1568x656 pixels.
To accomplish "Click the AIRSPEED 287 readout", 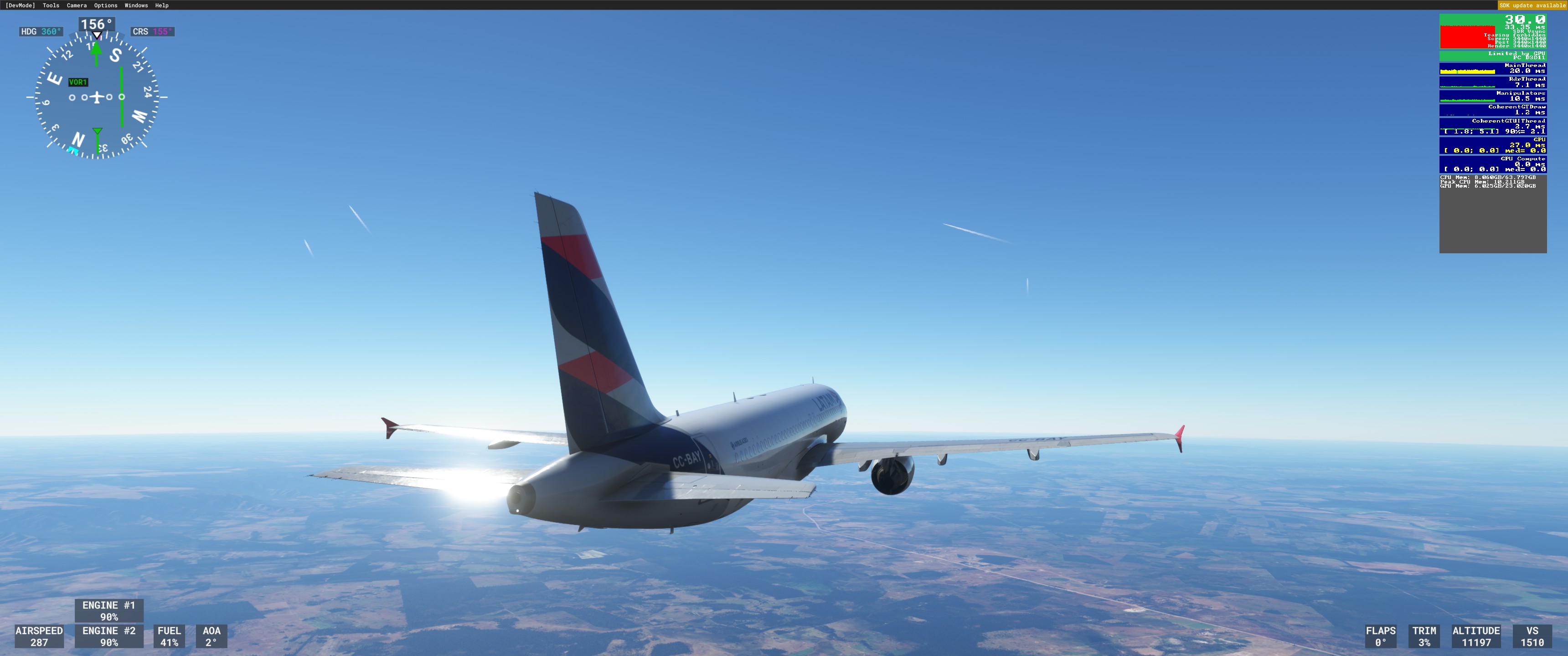I will 40,636.
